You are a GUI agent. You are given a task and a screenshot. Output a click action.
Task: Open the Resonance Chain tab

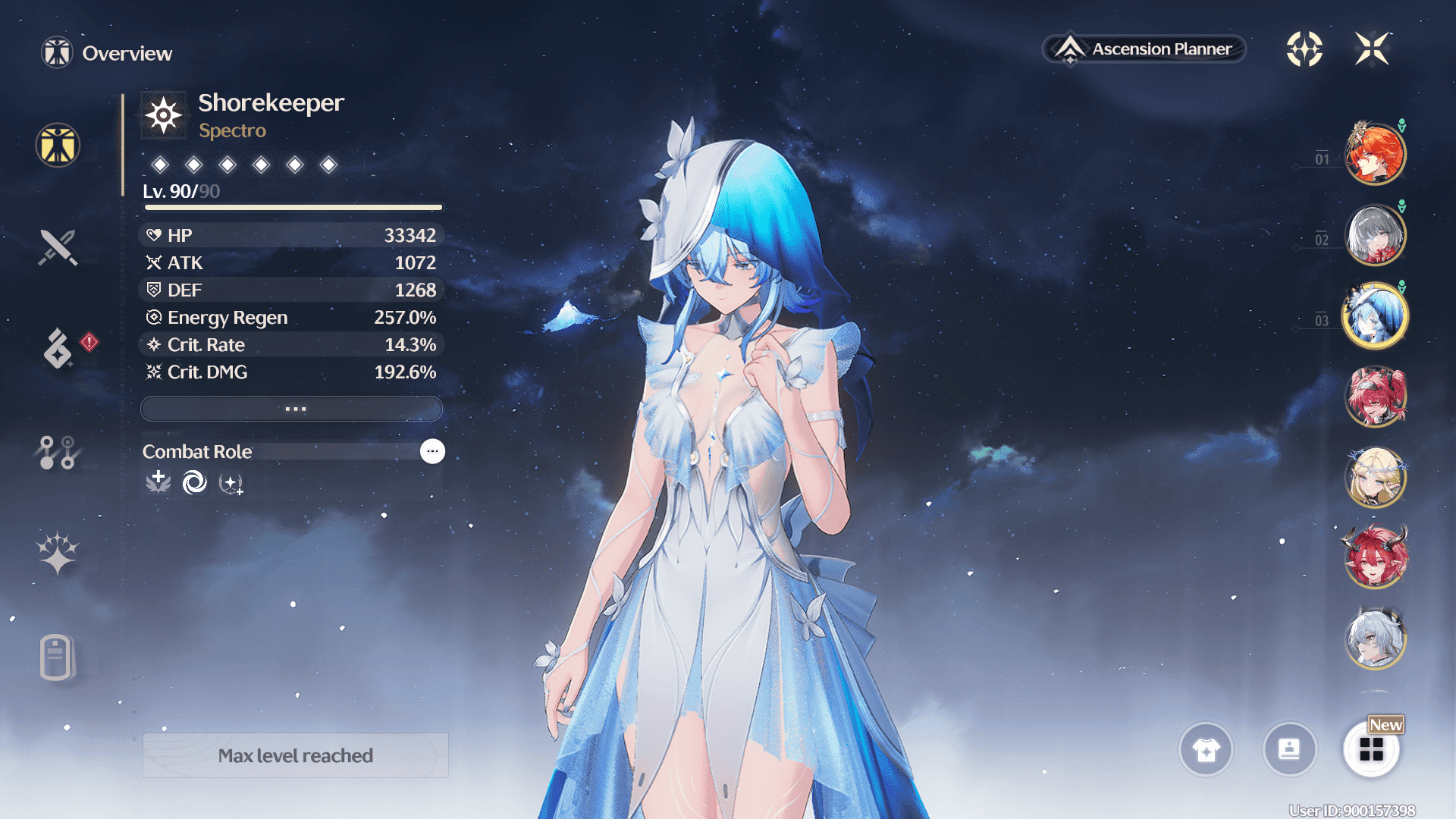(58, 552)
